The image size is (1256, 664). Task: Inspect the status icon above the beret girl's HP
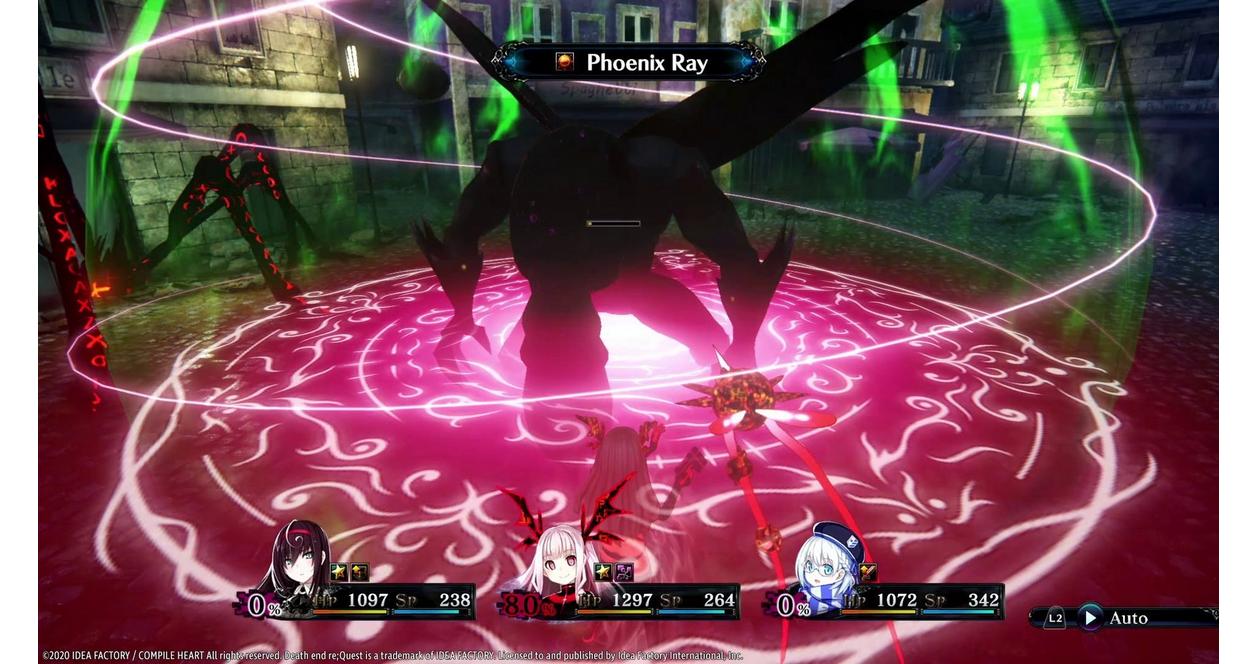pos(867,572)
